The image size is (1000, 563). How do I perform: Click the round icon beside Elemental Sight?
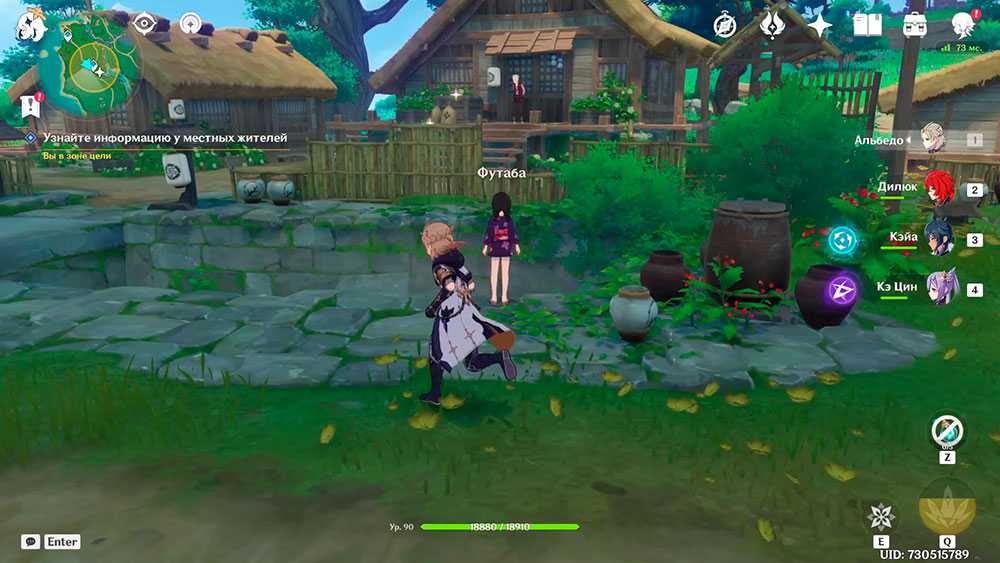[191, 22]
